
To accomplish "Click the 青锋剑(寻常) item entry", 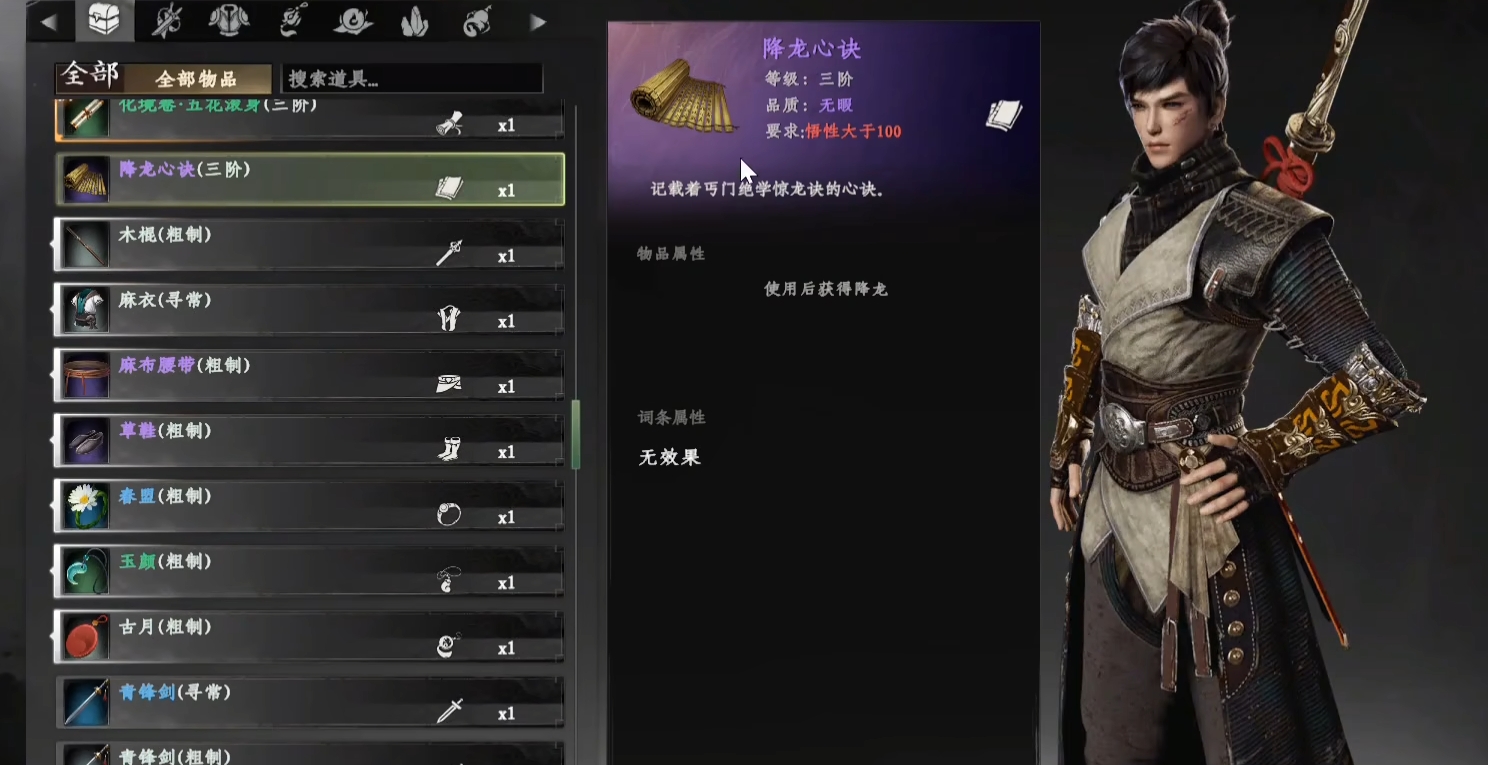I will coord(300,700).
